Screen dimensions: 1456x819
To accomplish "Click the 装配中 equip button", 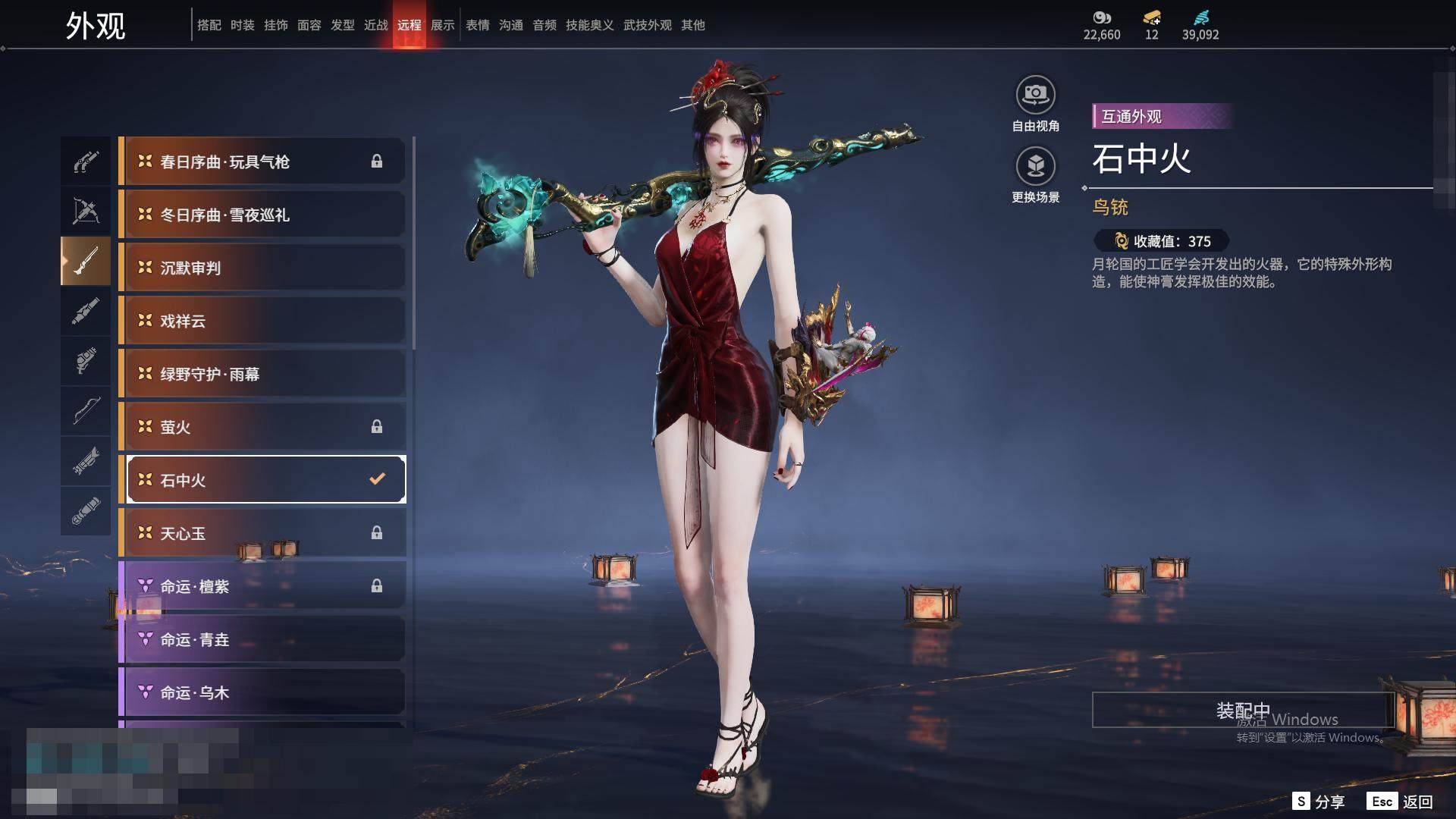I will (1243, 710).
